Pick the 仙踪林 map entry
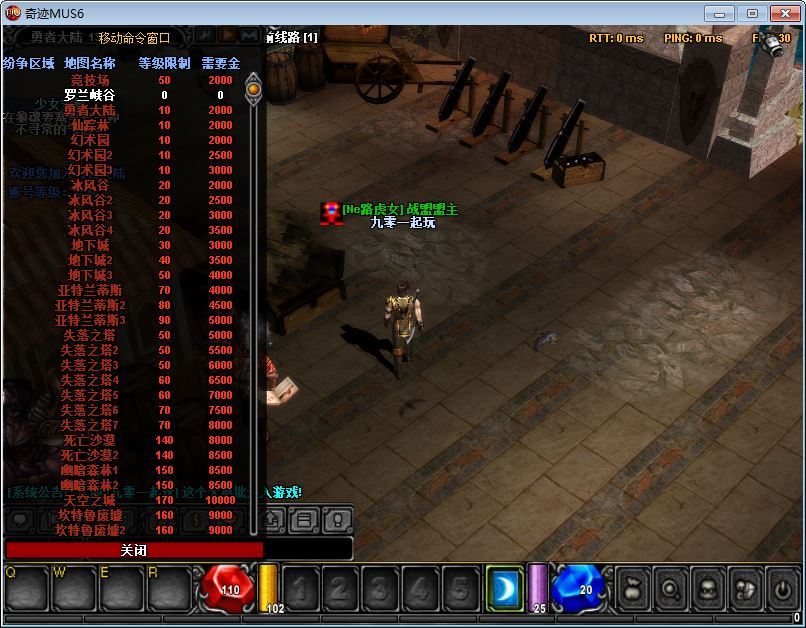806x628 pixels. [x=90, y=125]
